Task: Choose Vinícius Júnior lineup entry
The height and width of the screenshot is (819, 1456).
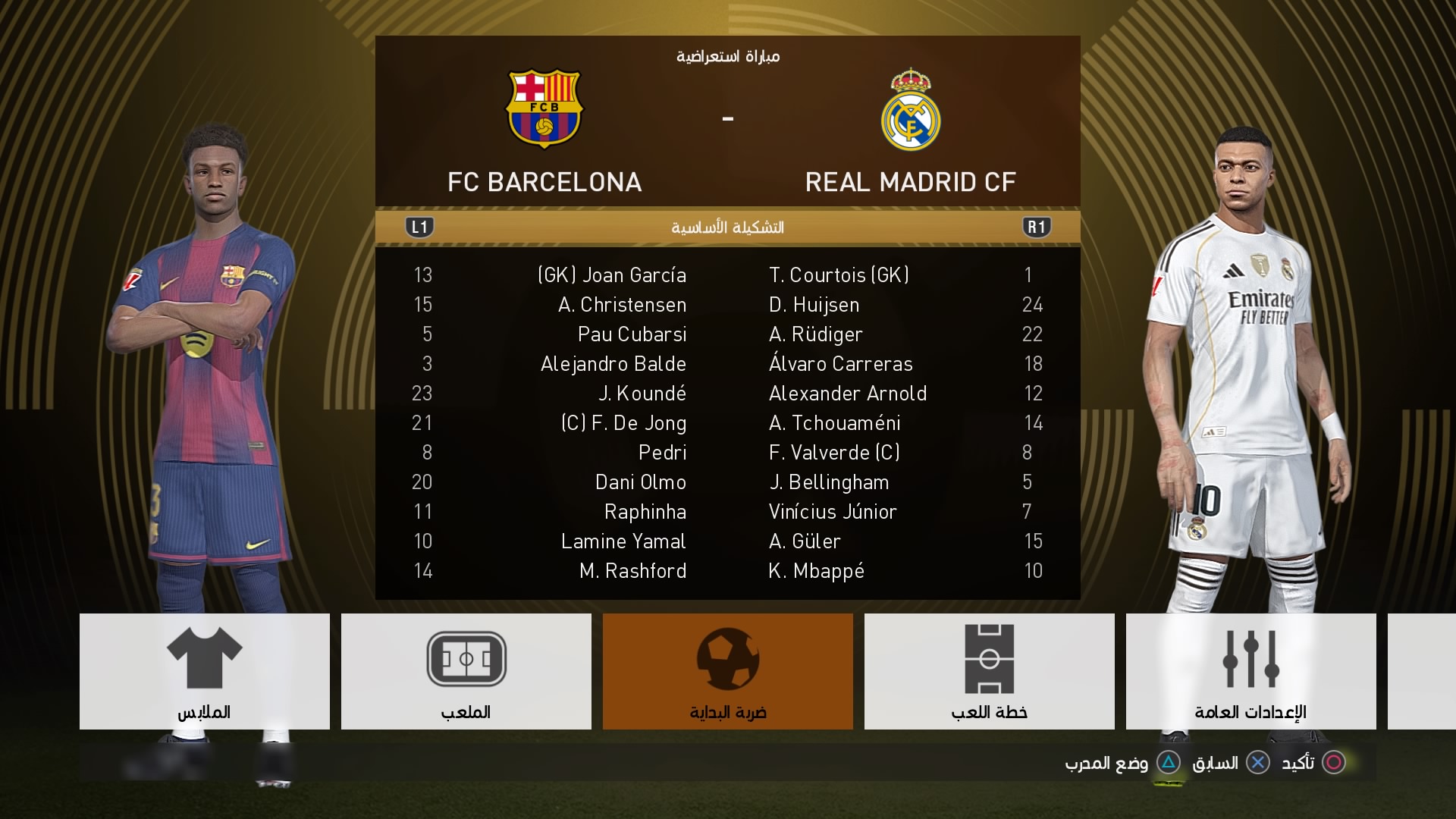Action: pyautogui.click(x=833, y=512)
